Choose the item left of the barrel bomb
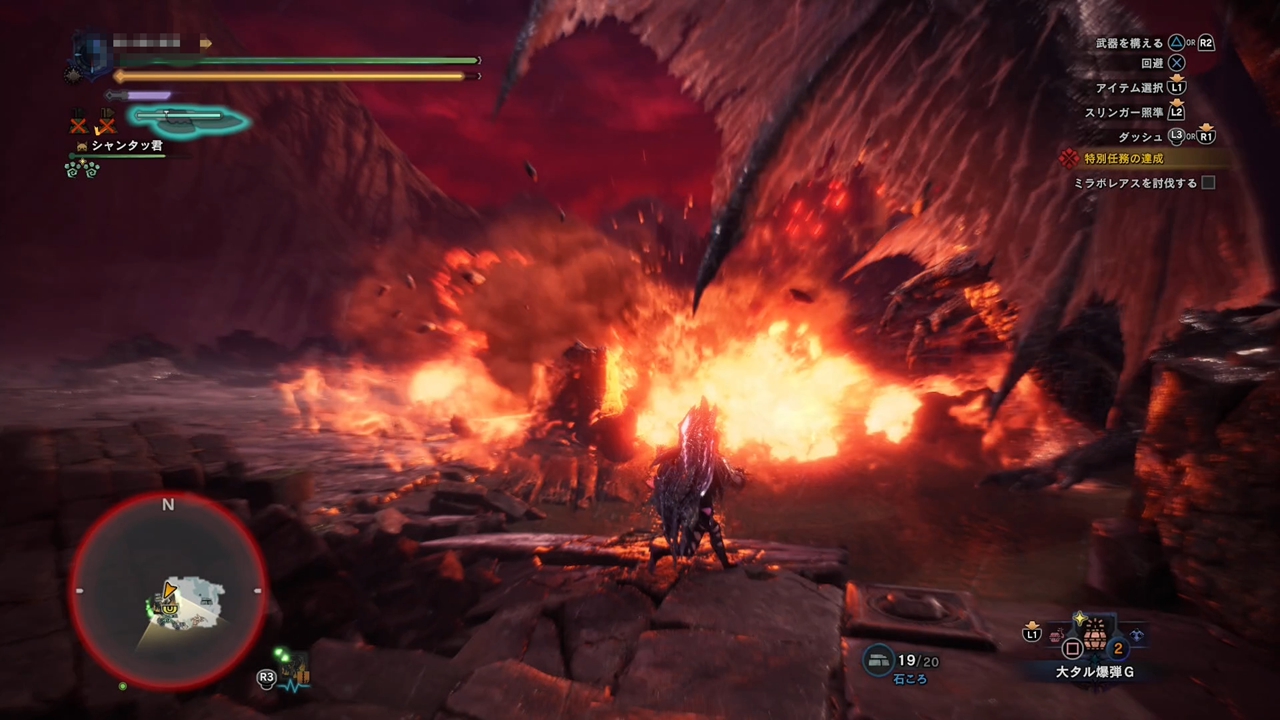This screenshot has width=1280, height=720. [x=1056, y=634]
